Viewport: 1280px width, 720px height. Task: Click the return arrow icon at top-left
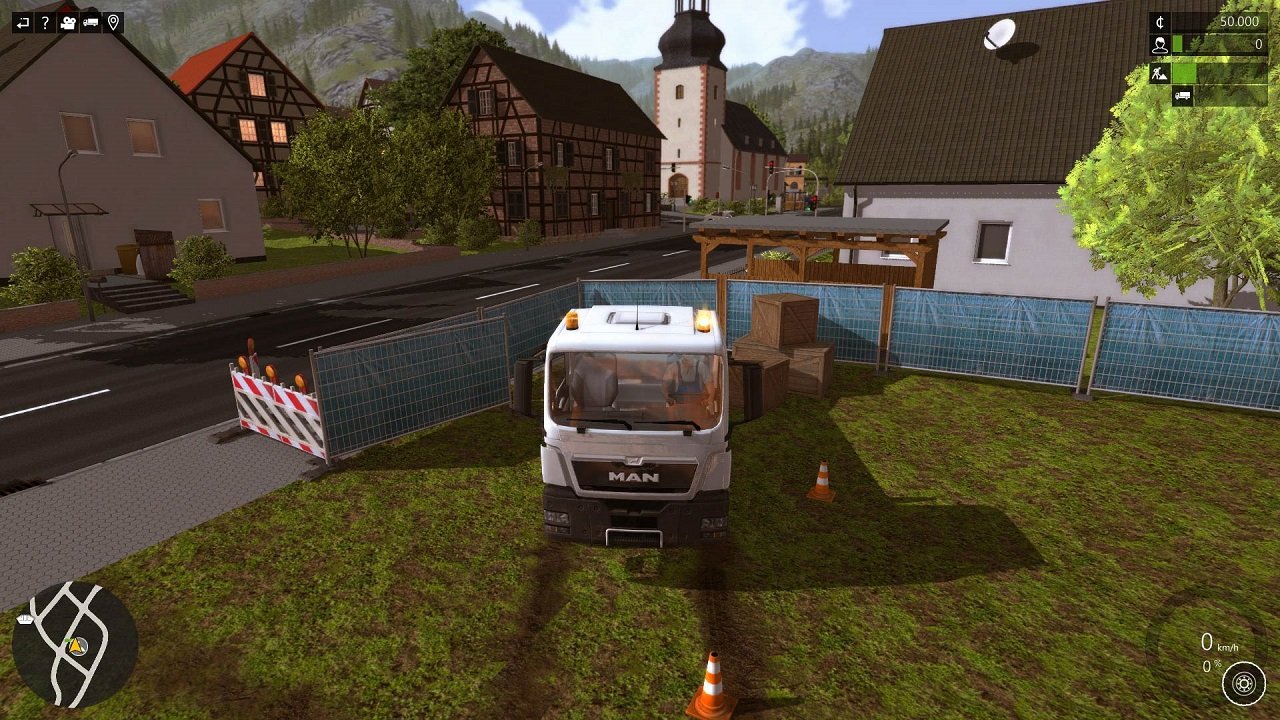click(x=23, y=22)
